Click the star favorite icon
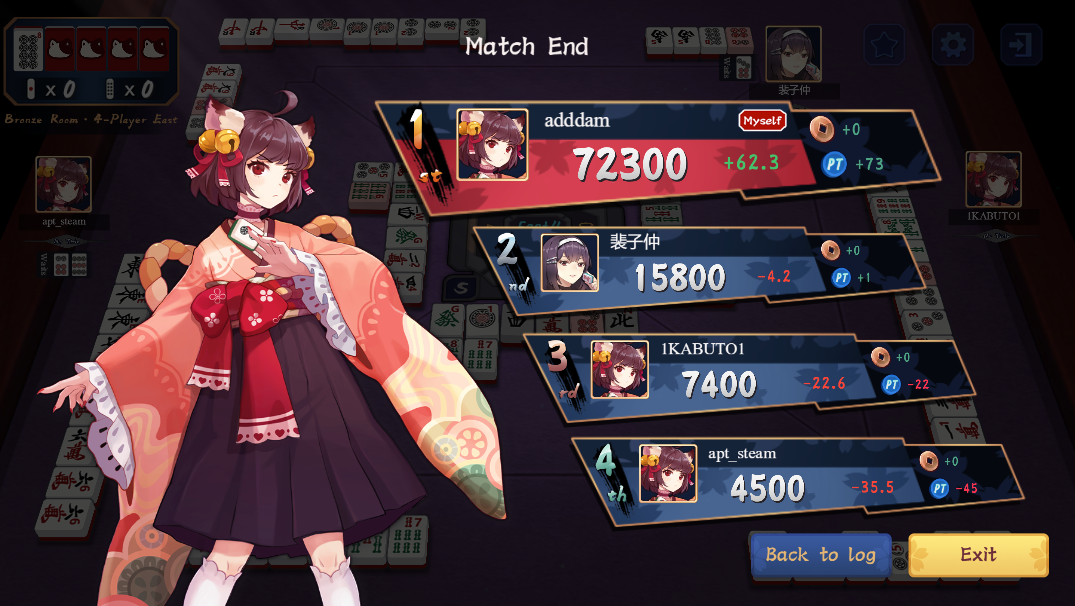The width and height of the screenshot is (1075, 606). click(884, 44)
